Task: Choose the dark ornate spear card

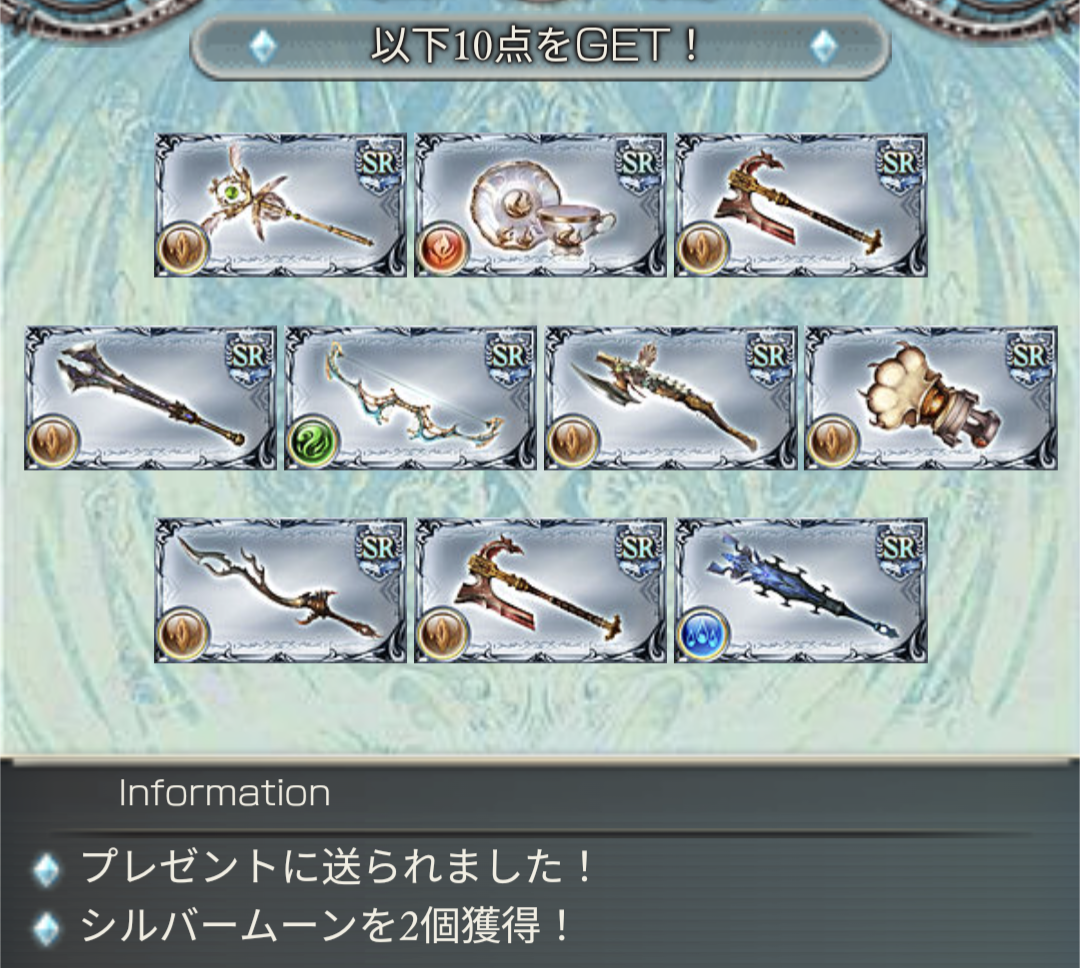Action: click(x=150, y=397)
